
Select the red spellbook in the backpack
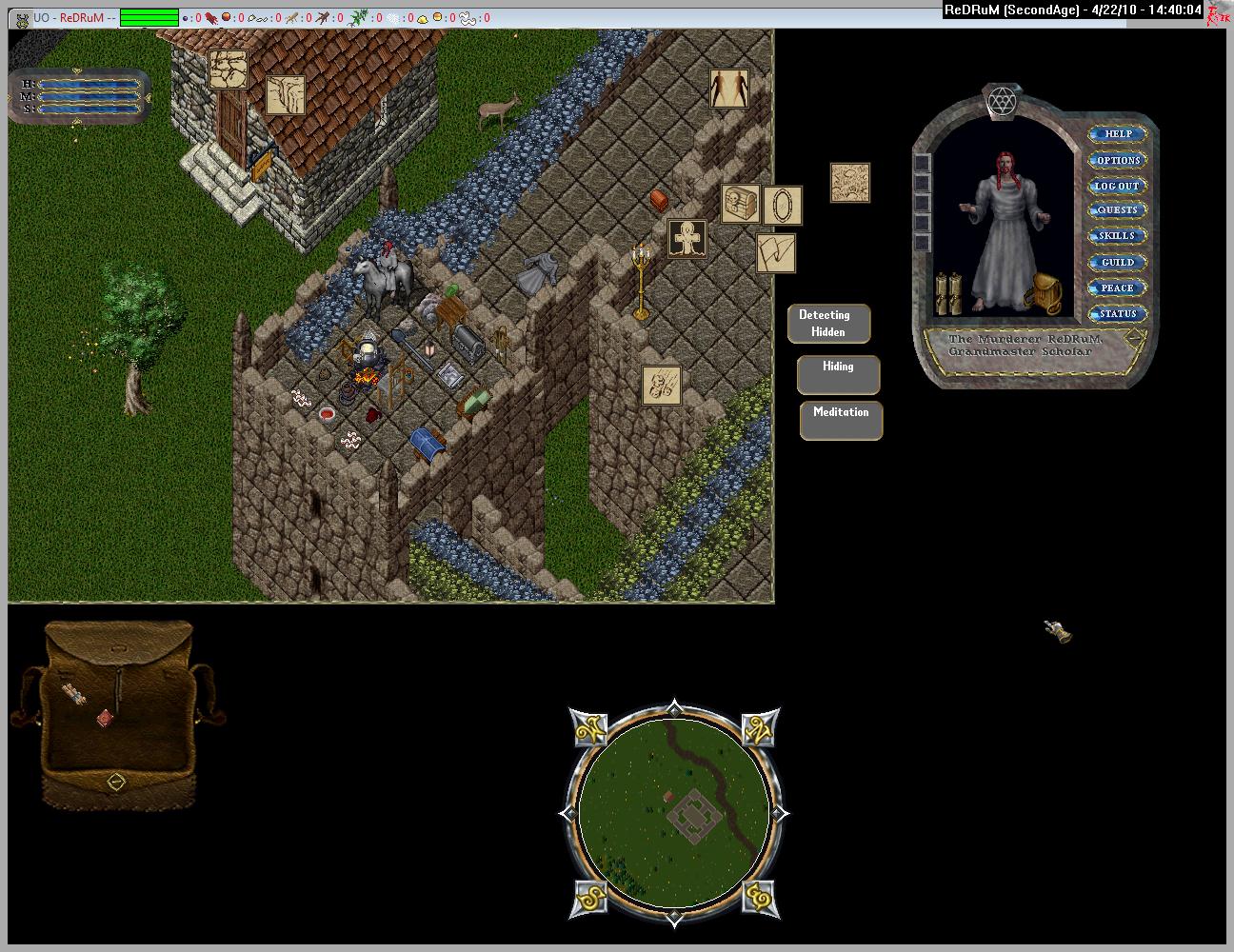105,719
